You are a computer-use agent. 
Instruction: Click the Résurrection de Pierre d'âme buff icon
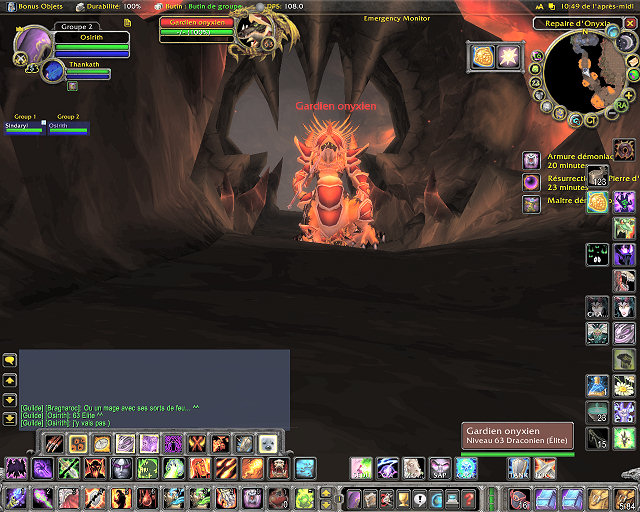tap(532, 182)
